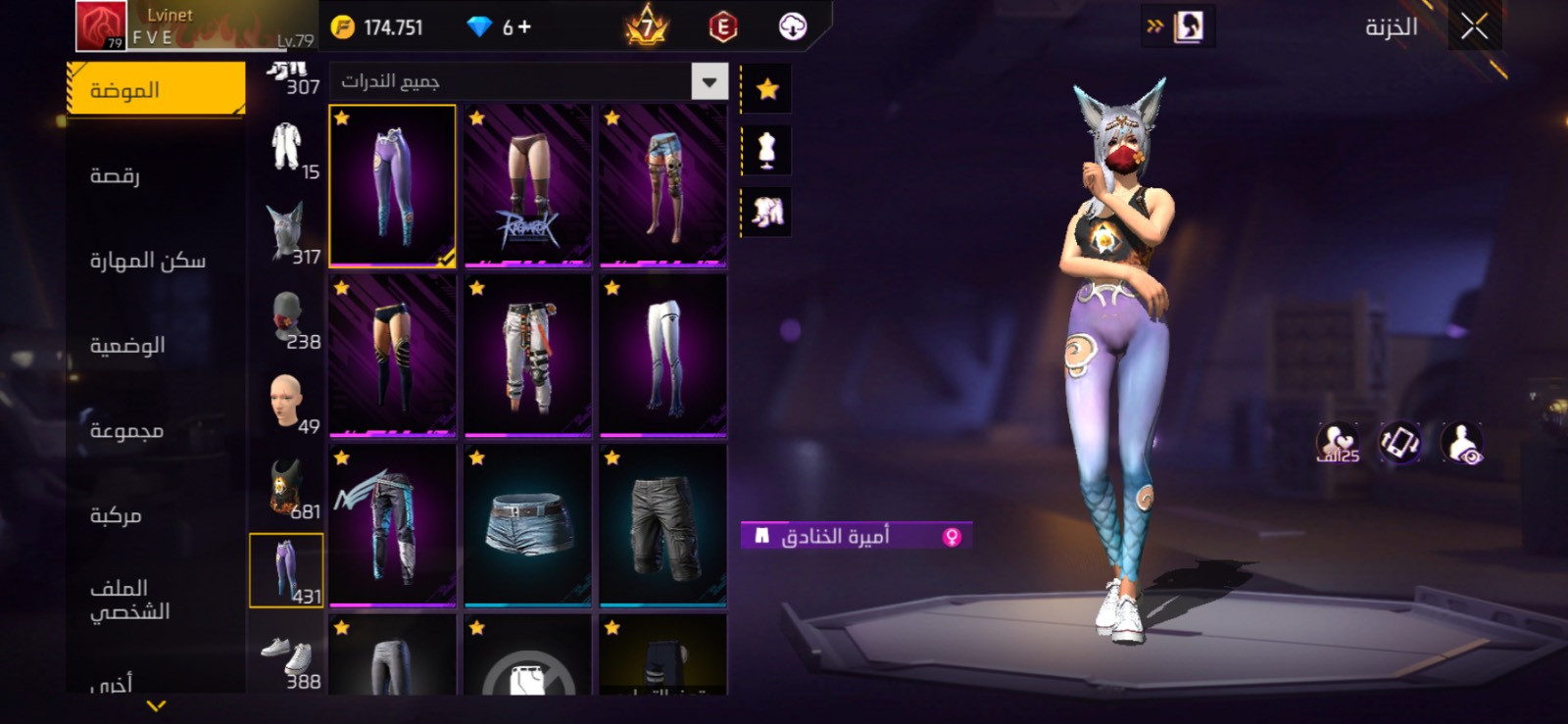Open the الموضة fashion tab
The width and height of the screenshot is (1568, 724).
click(x=156, y=90)
